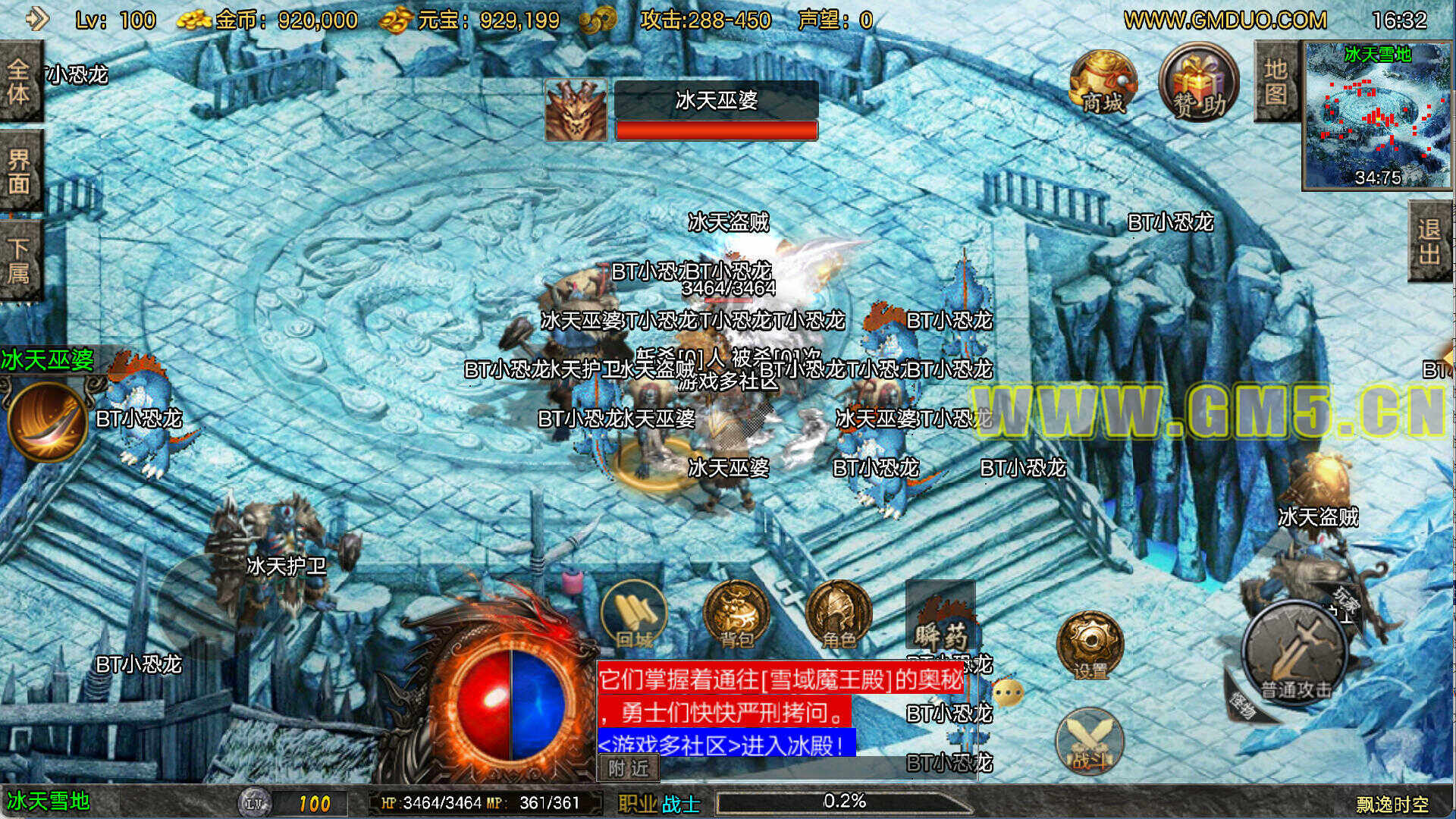Use the 回城 return scroll
The image size is (1456, 819).
coord(634,616)
